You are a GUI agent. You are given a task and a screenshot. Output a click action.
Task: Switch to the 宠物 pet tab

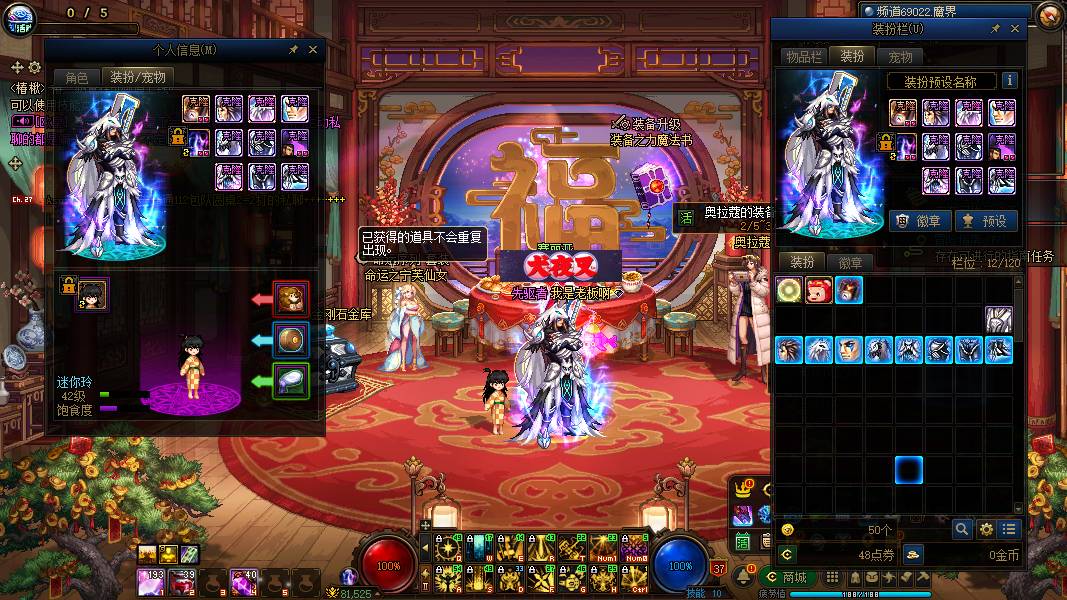tap(900, 57)
